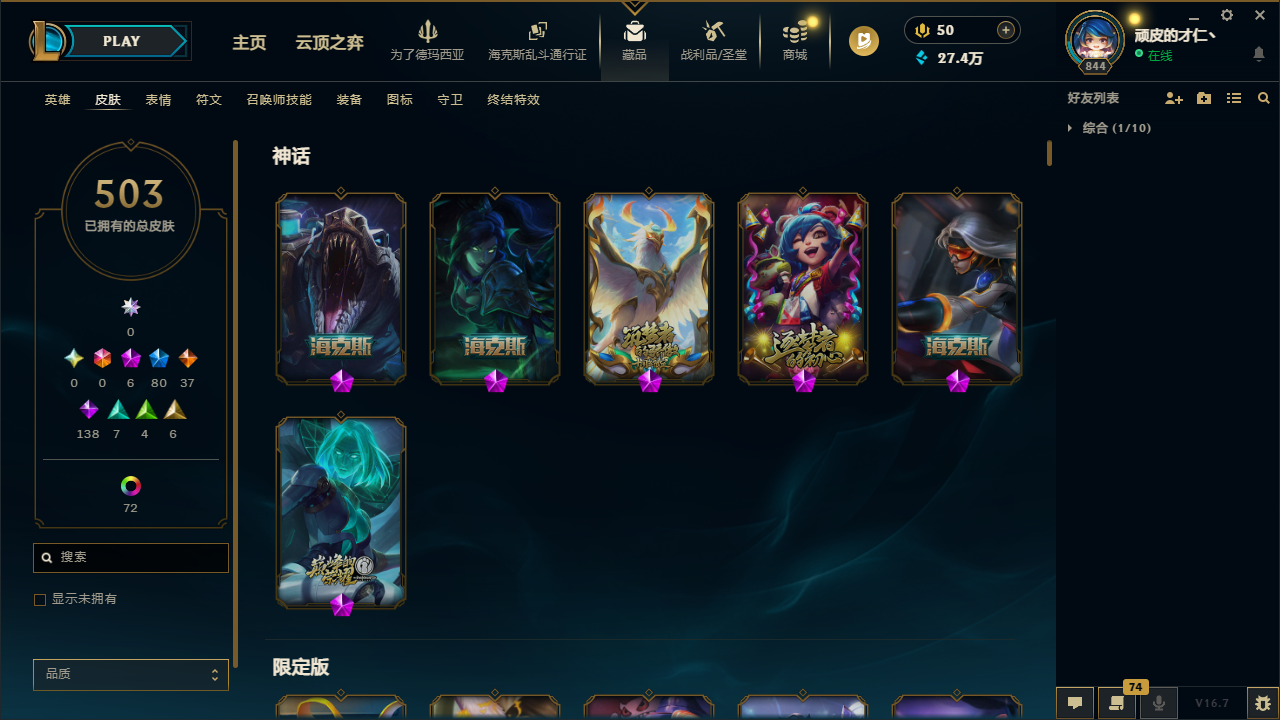Toggle the notification bell near profile
Screen dimensions: 1280x720
[1259, 55]
